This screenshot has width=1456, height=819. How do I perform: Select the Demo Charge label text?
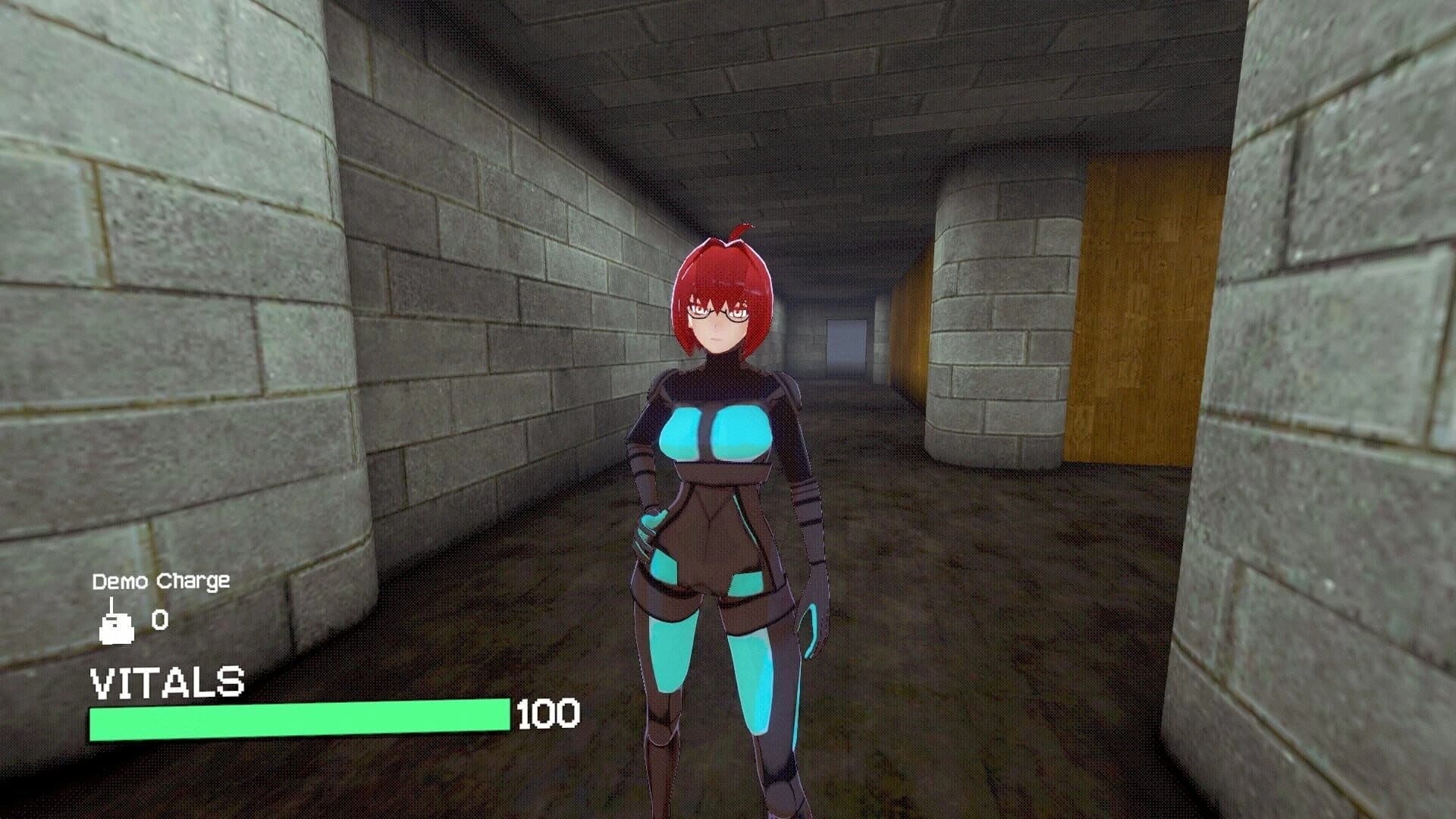point(161,582)
